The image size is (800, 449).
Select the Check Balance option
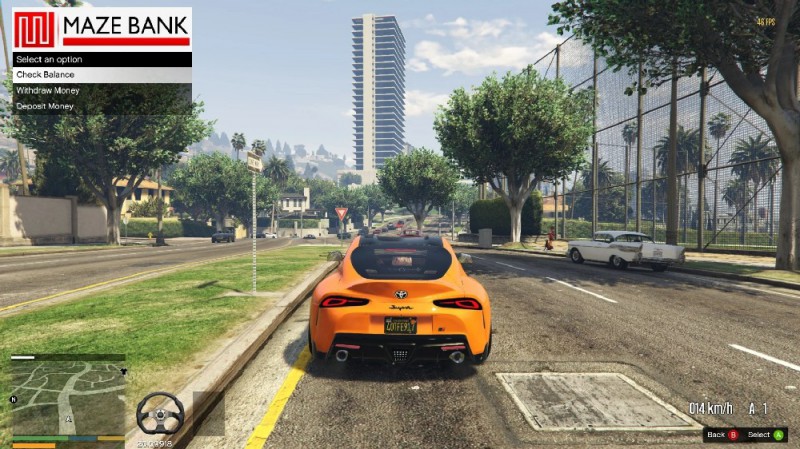click(x=100, y=75)
